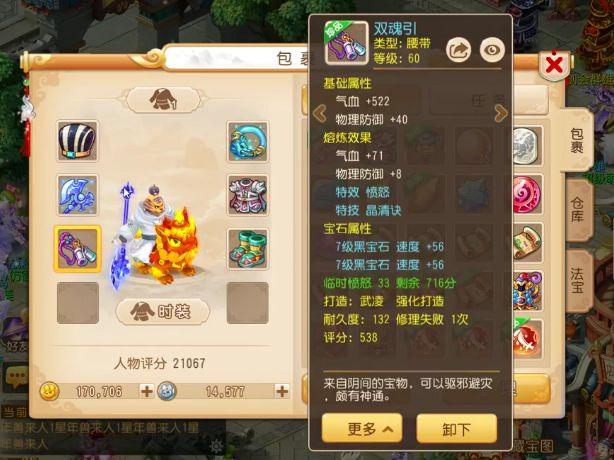
Task: Click the eye preview icon in tooltip
Action: [x=491, y=48]
